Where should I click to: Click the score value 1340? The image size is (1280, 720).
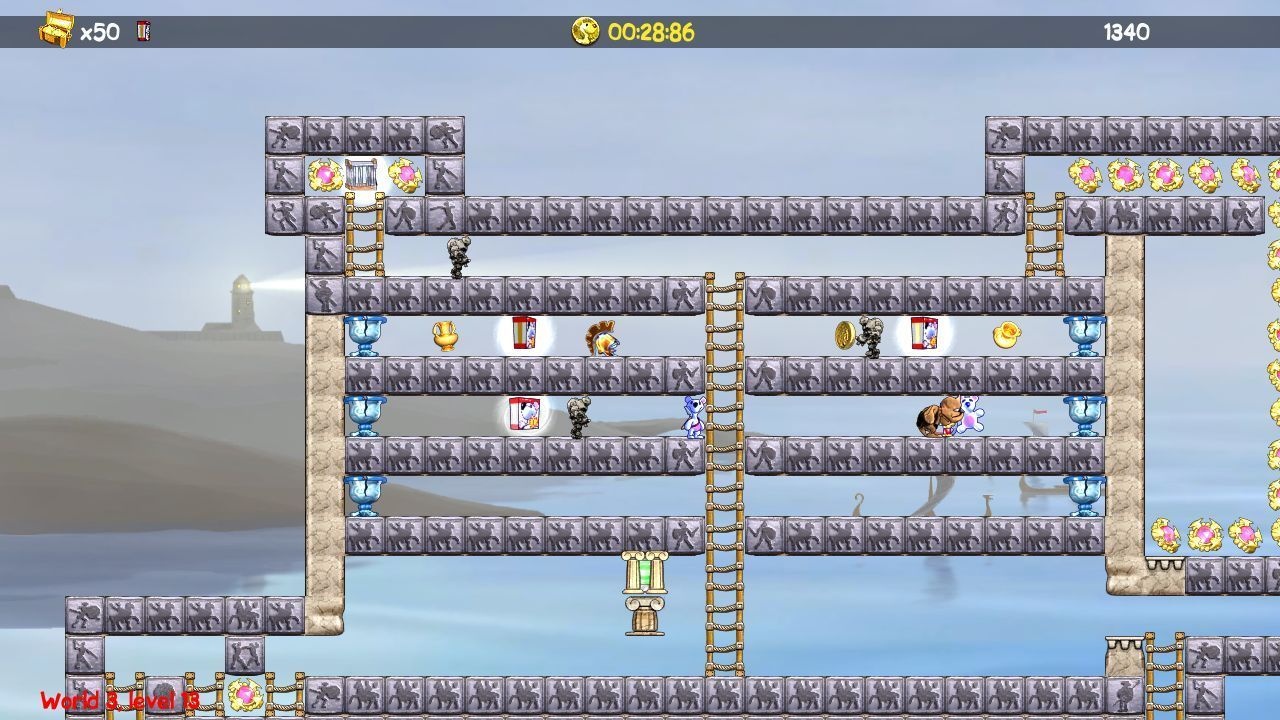(1125, 31)
